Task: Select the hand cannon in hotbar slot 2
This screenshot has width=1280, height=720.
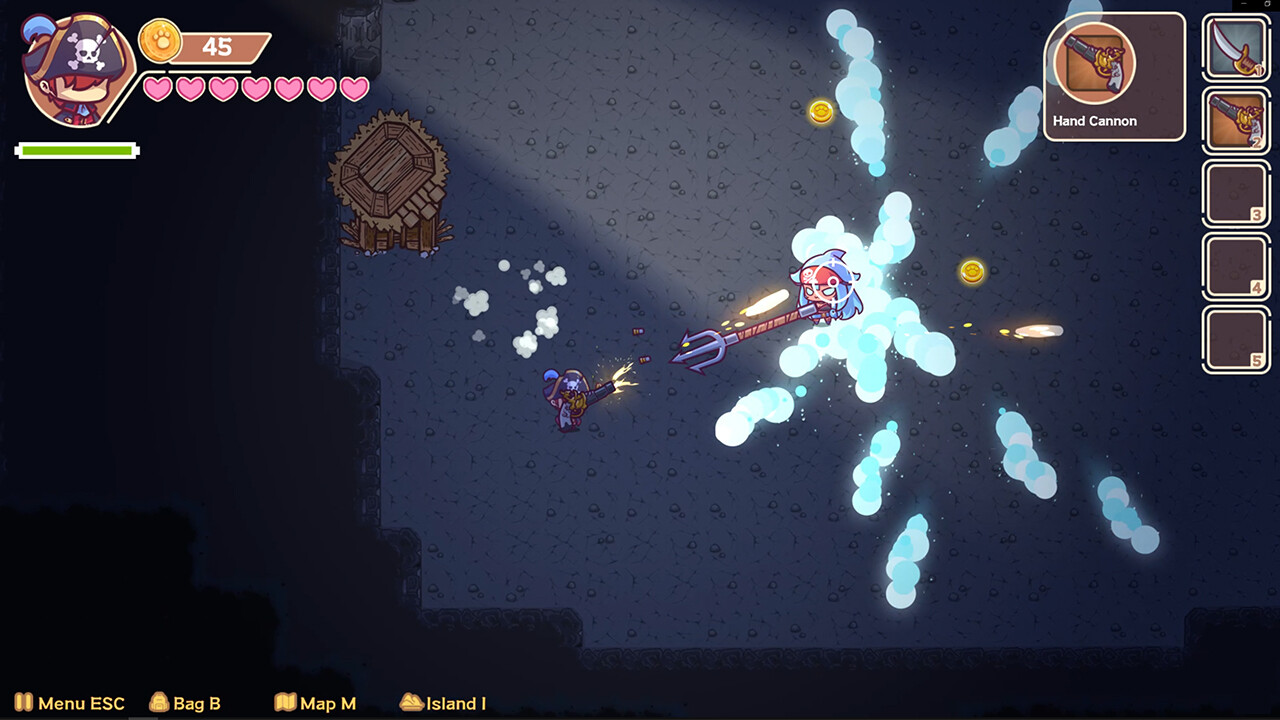Action: click(1236, 121)
